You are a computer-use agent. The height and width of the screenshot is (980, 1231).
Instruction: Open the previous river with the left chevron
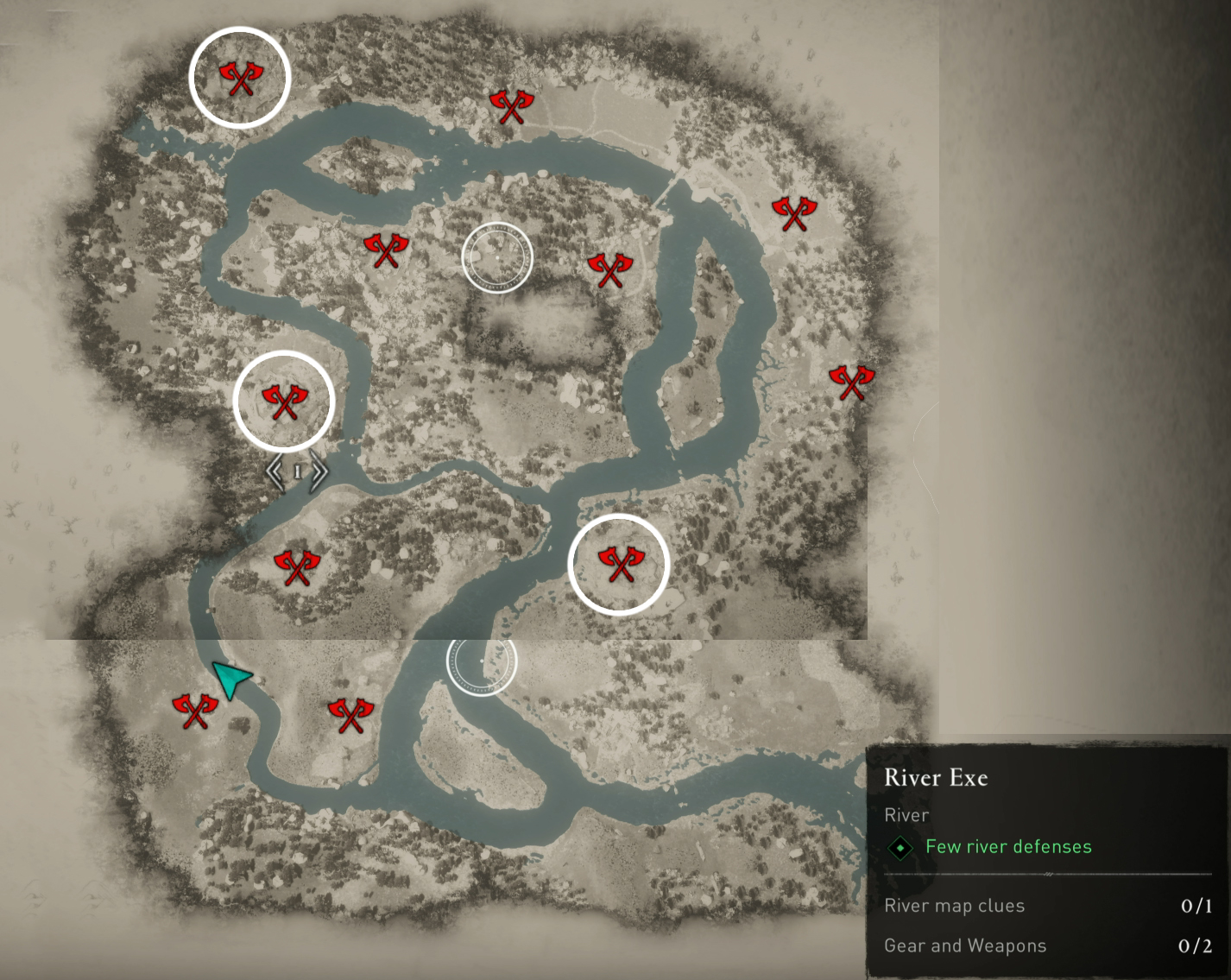pos(275,471)
